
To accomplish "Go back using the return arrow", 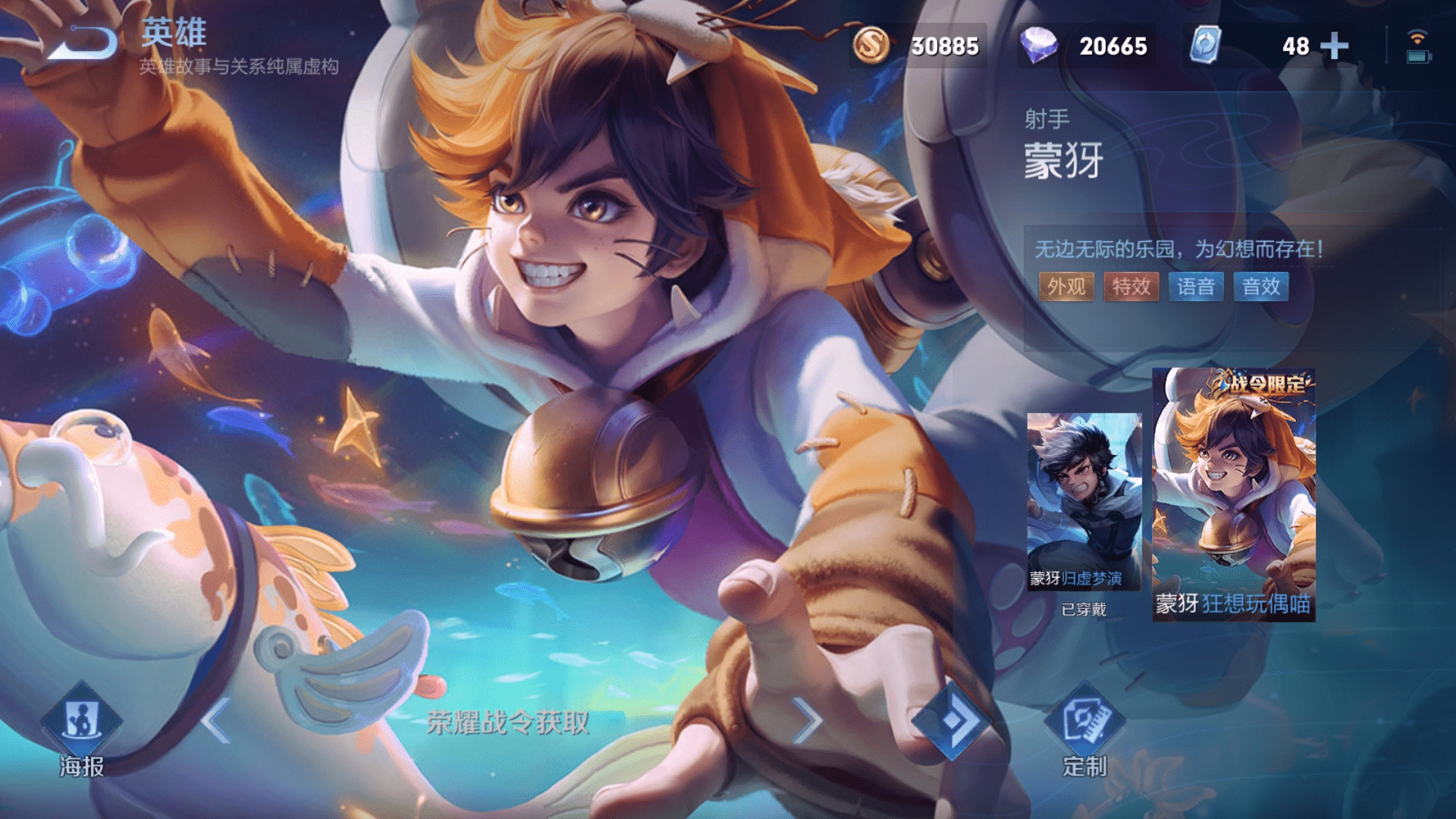I will [82, 42].
